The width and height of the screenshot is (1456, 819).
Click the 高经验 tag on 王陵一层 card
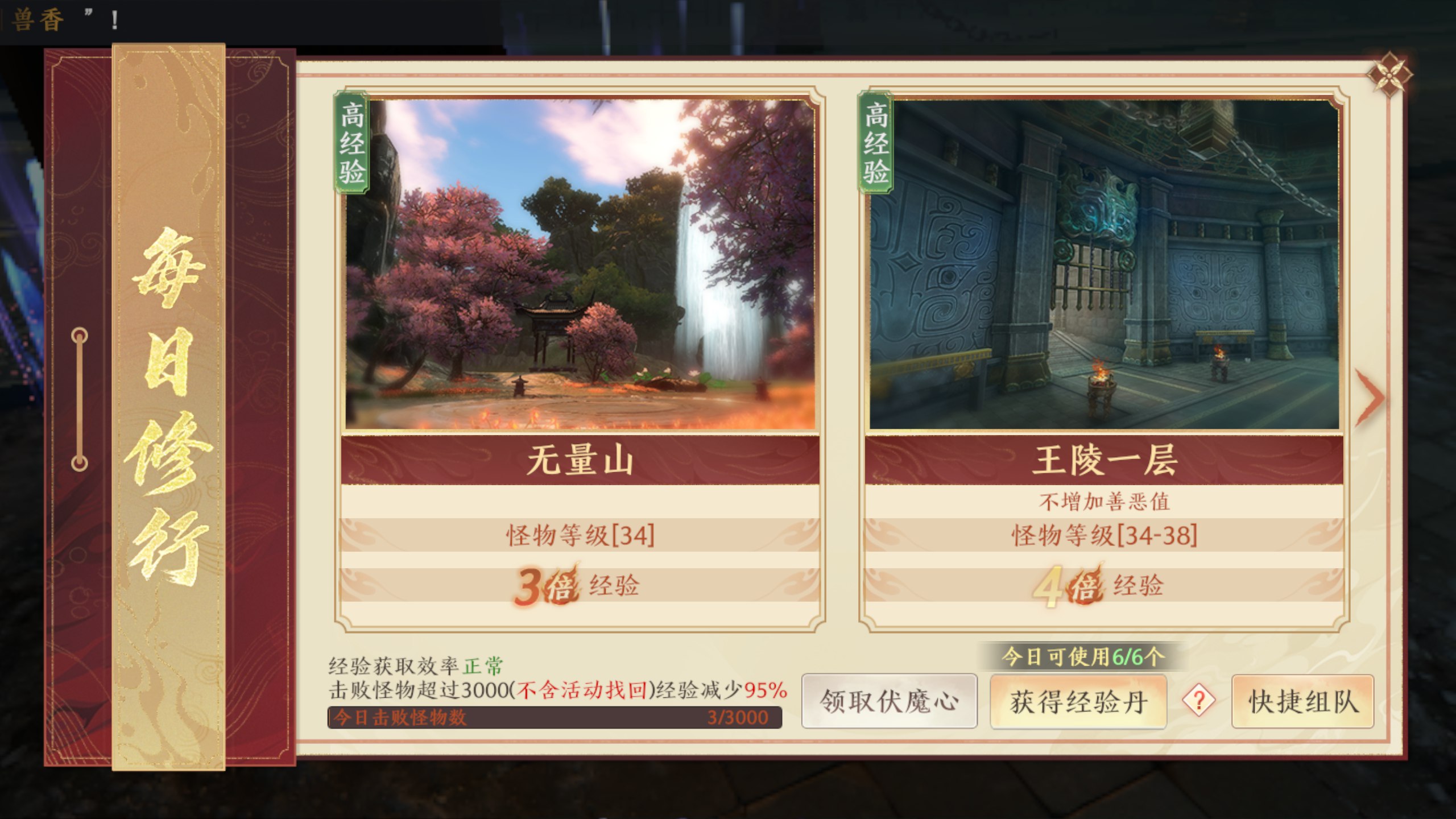point(876,145)
